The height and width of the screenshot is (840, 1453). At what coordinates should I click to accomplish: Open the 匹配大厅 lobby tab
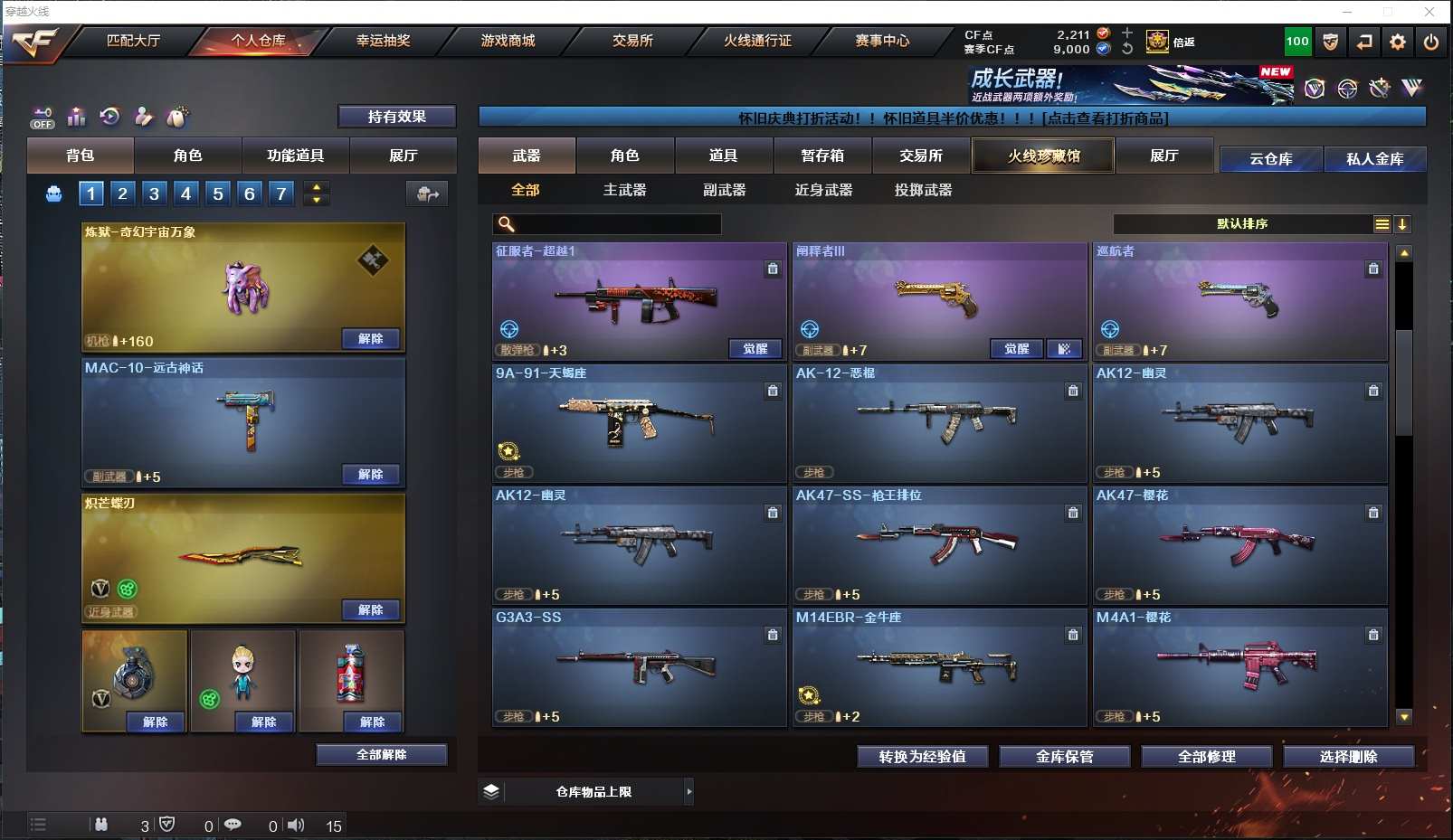[133, 41]
